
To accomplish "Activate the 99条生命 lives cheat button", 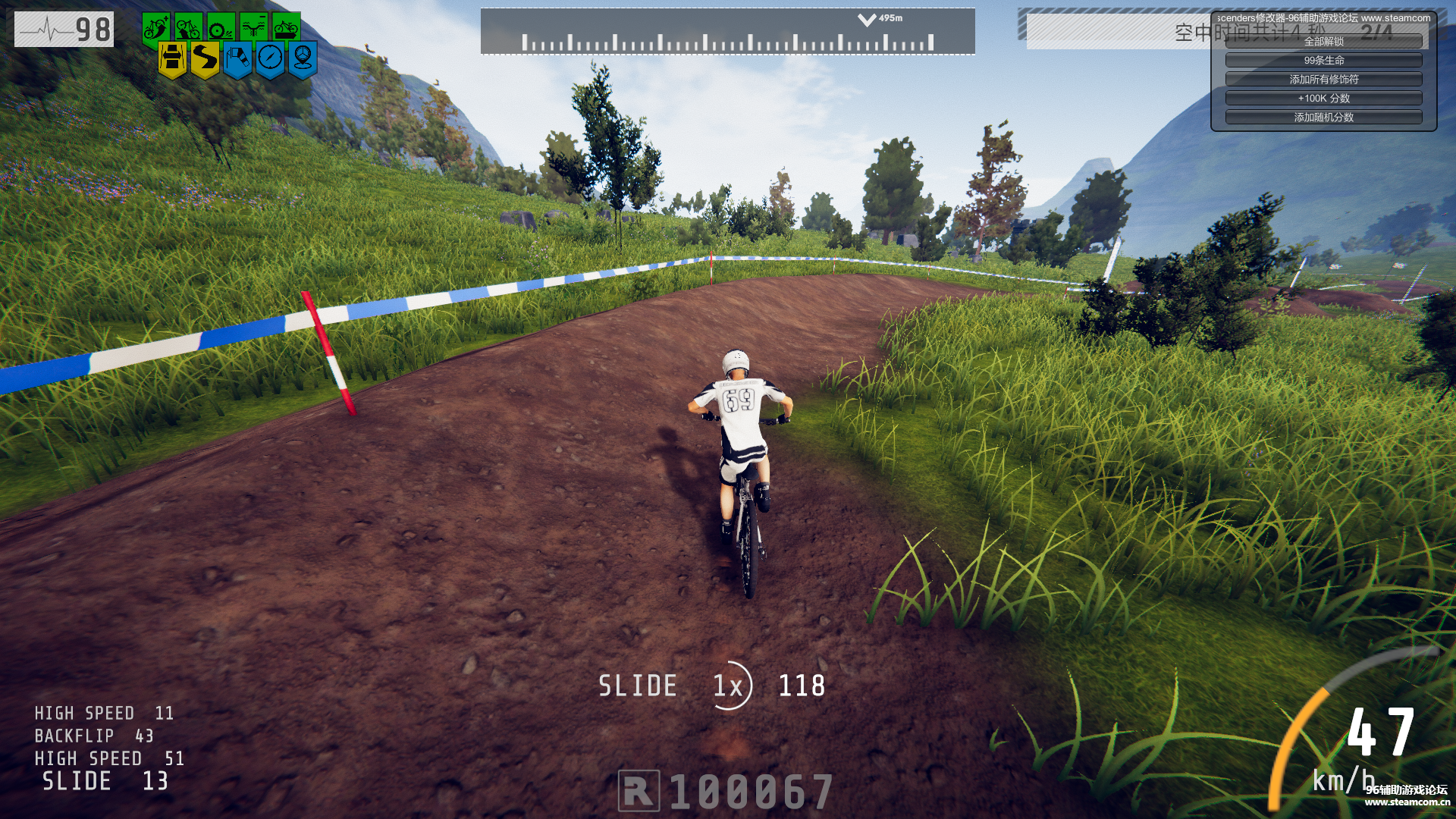I will click(x=1323, y=61).
